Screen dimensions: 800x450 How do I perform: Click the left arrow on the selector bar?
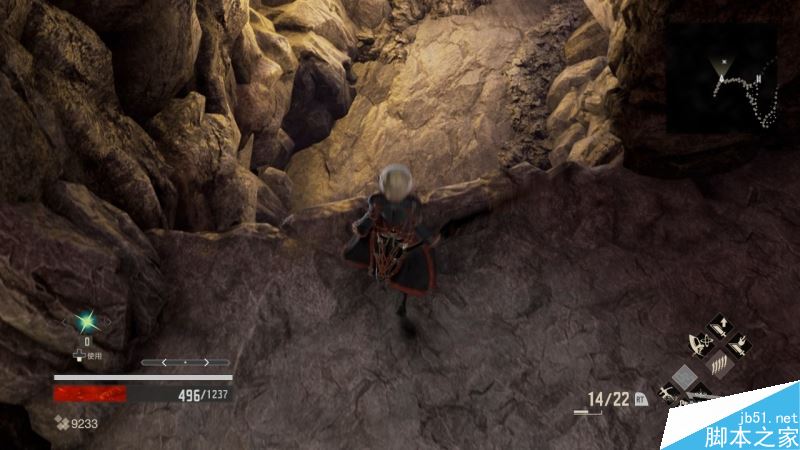165,362
